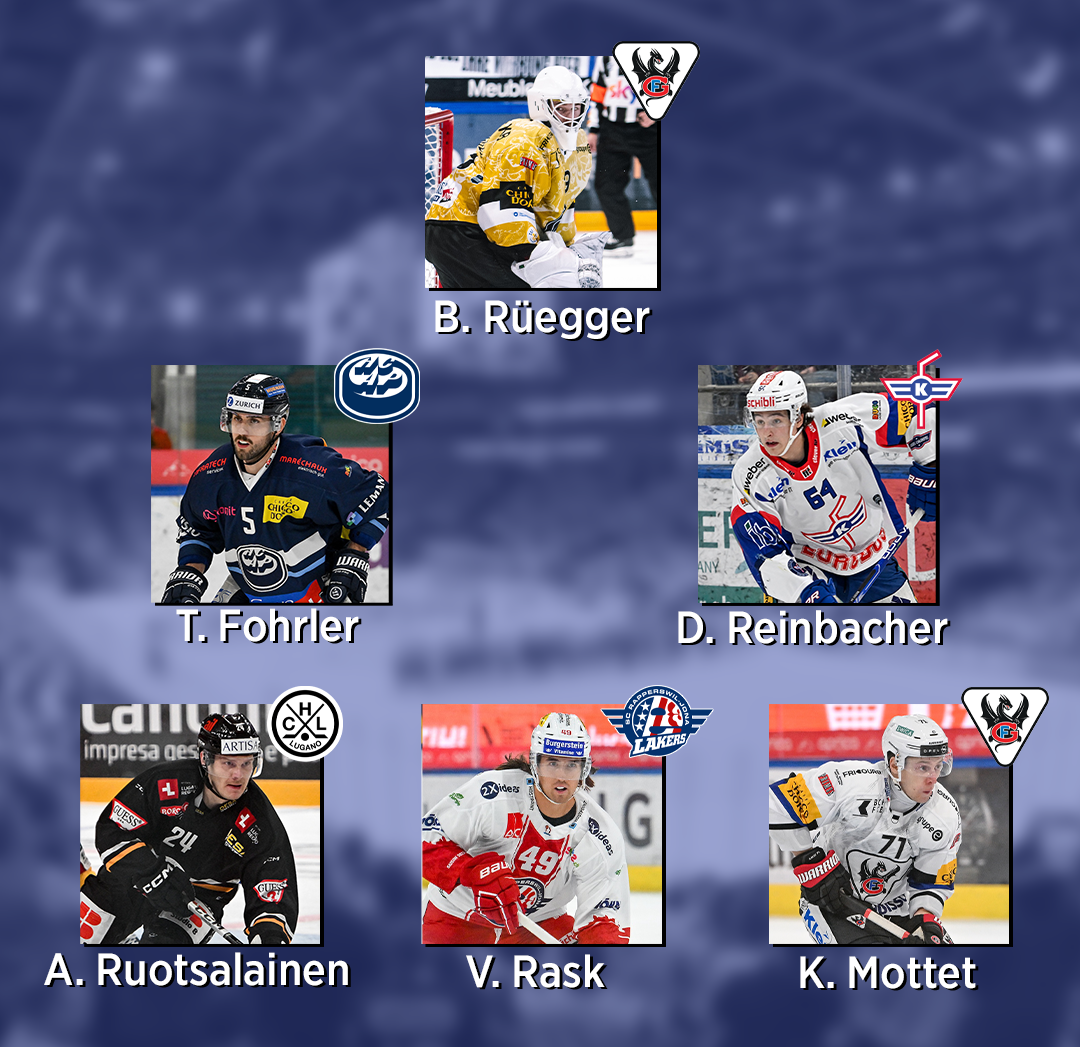Click the Ambrì-Piotta logo on Fohrler's card

(377, 385)
